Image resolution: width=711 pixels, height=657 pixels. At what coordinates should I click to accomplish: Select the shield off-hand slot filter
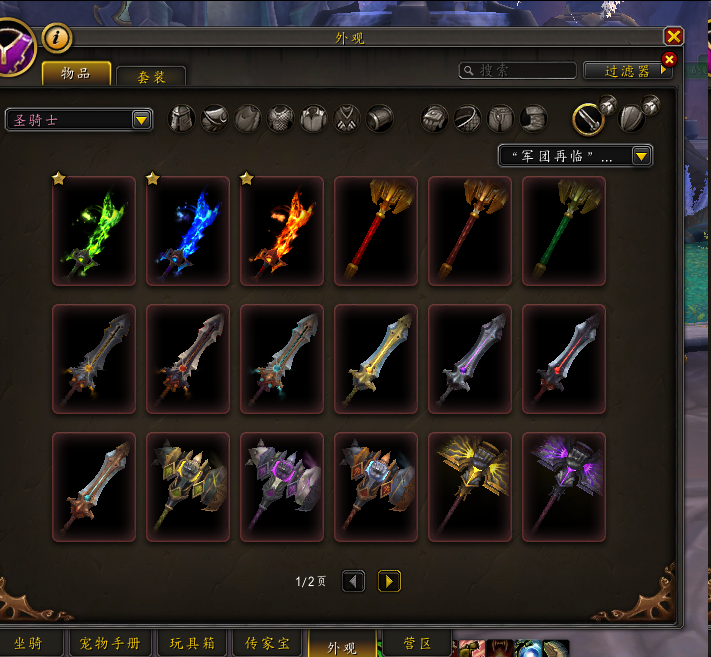pos(631,119)
